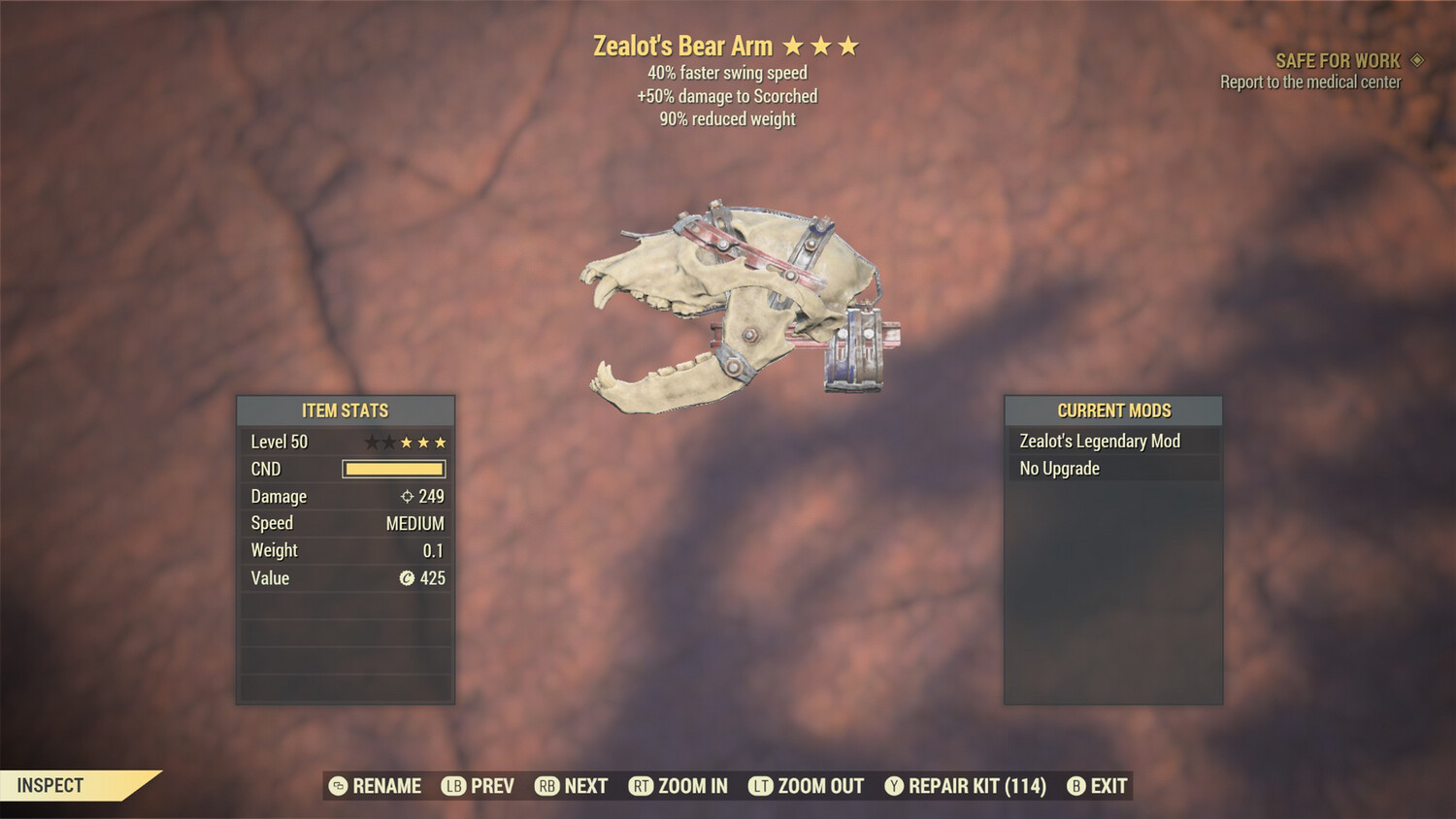Viewport: 1456px width, 819px height.
Task: Go to the Prev item
Action: coord(479,786)
